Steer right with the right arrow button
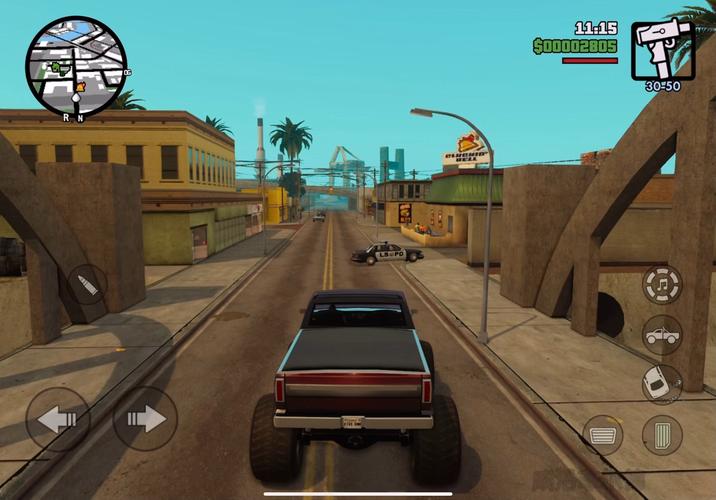This screenshot has width=716, height=500. click(x=145, y=419)
